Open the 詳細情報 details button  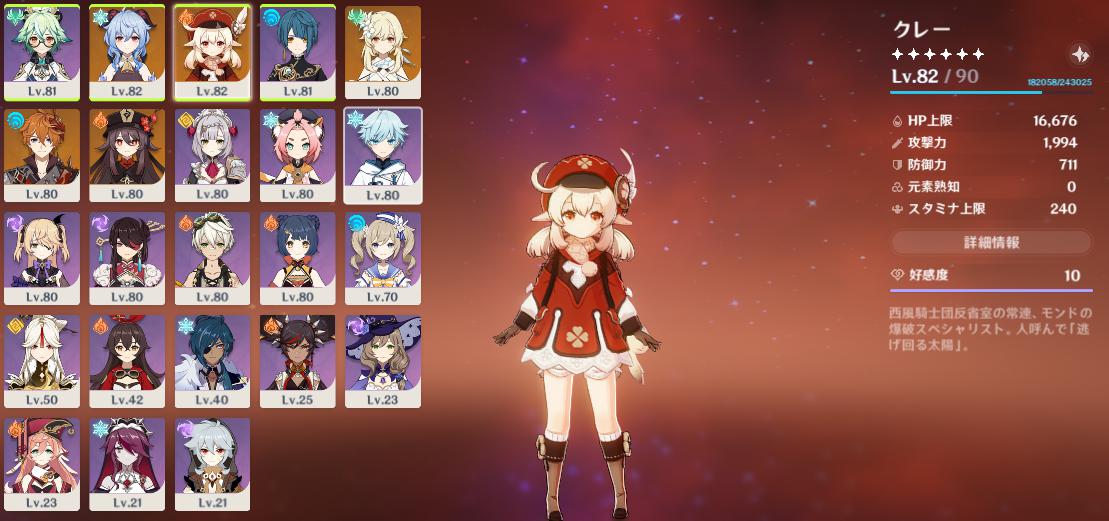(x=990, y=243)
